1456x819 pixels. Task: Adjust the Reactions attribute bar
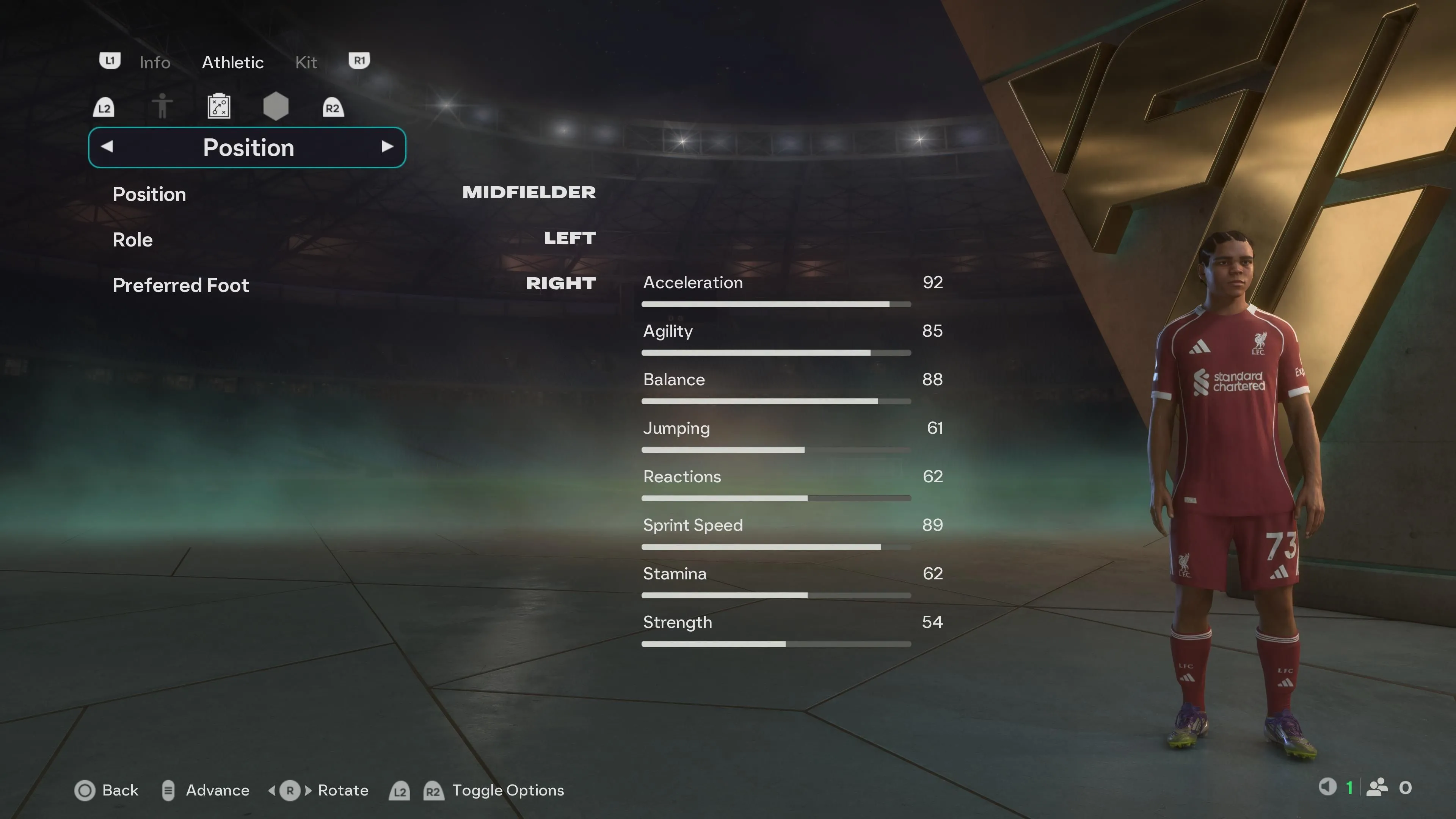tap(775, 499)
